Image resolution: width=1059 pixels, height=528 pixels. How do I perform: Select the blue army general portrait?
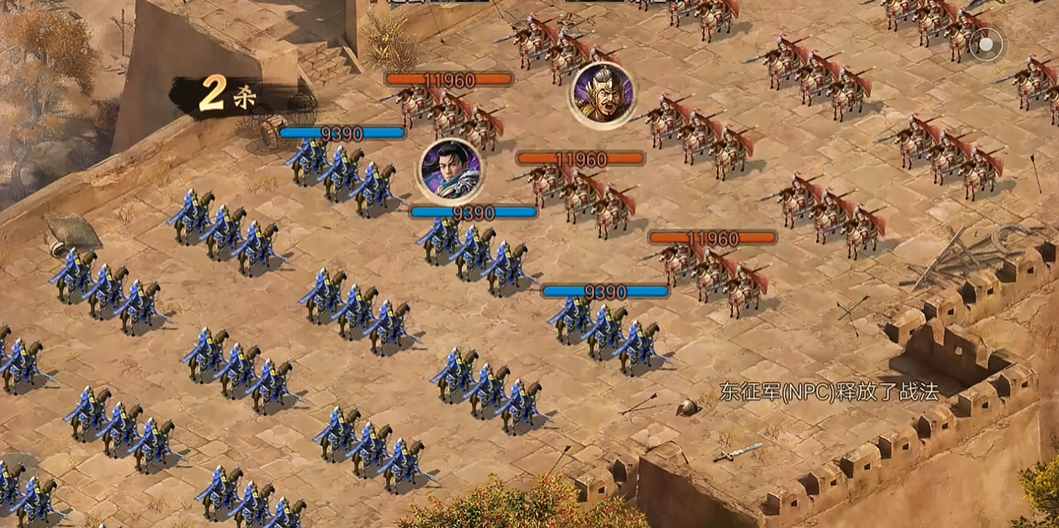pos(450,169)
